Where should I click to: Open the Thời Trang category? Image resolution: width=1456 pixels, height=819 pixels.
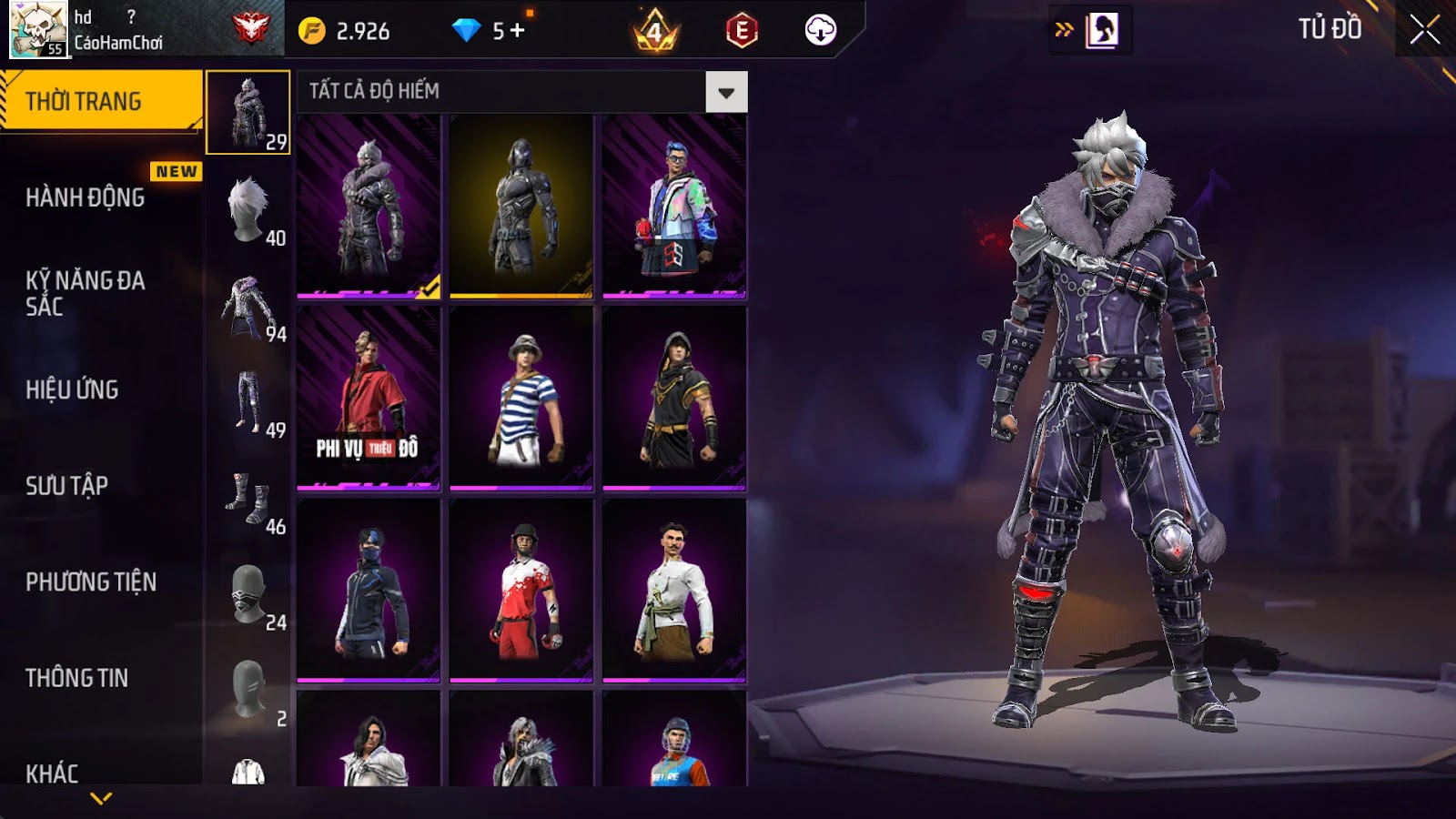point(100,101)
